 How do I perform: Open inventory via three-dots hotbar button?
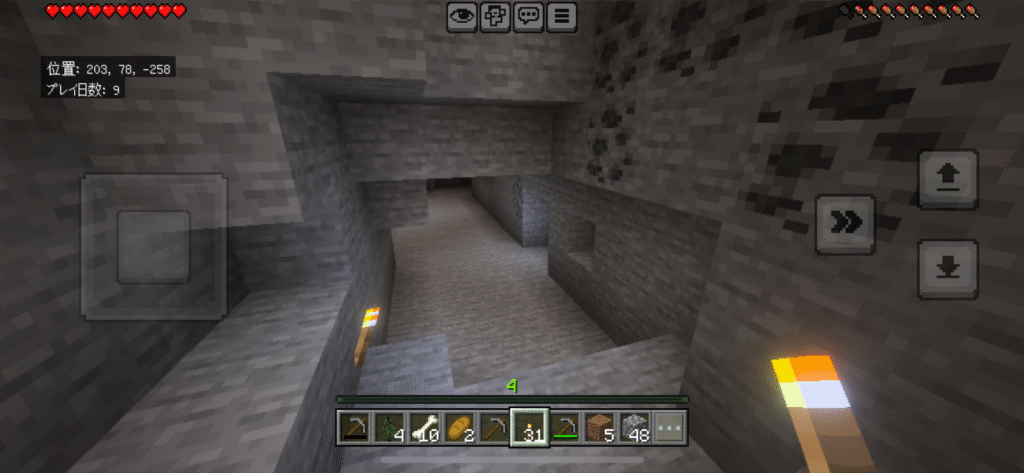[x=671, y=428]
